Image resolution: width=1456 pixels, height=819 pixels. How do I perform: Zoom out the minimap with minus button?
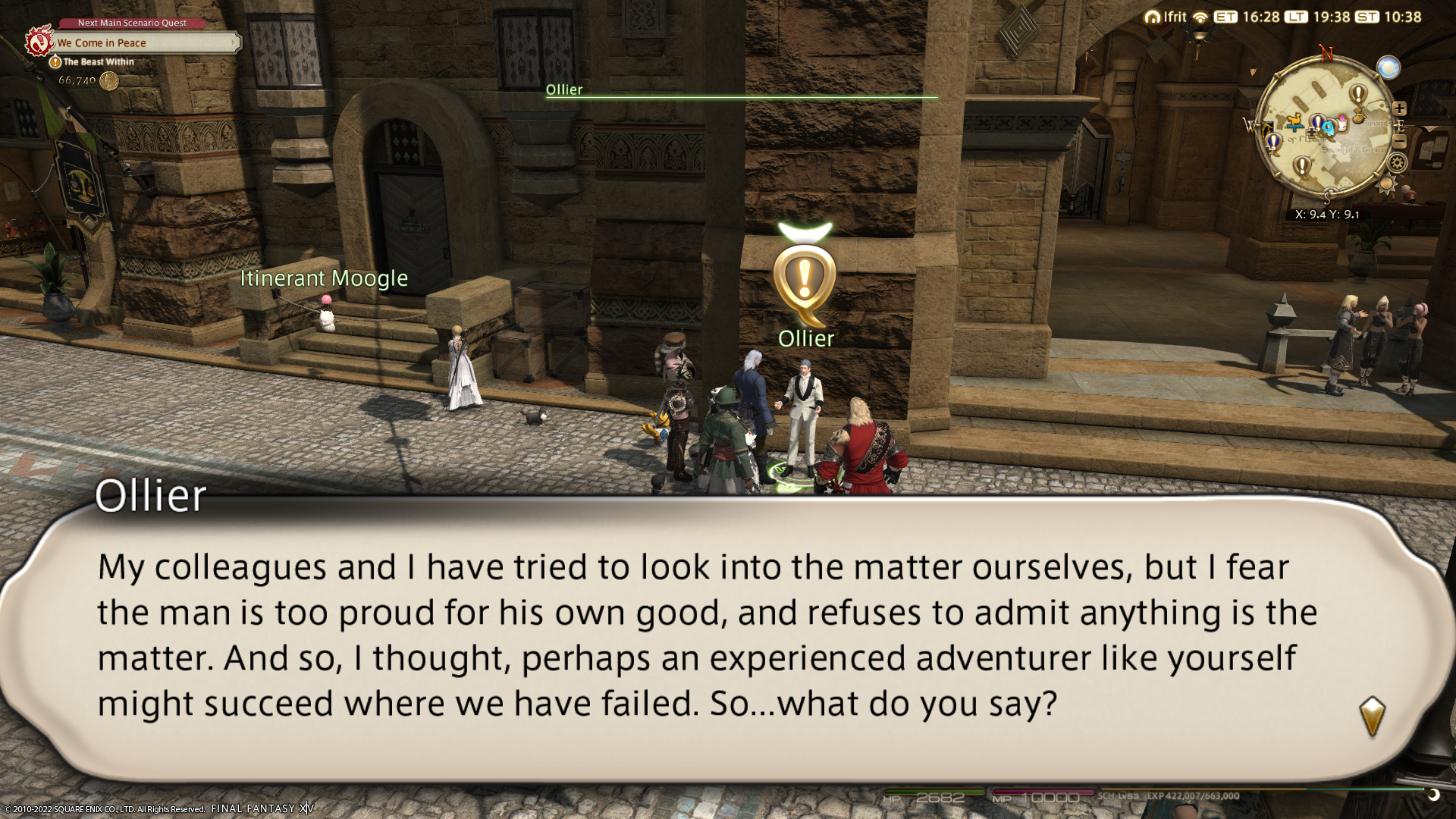pyautogui.click(x=1400, y=142)
